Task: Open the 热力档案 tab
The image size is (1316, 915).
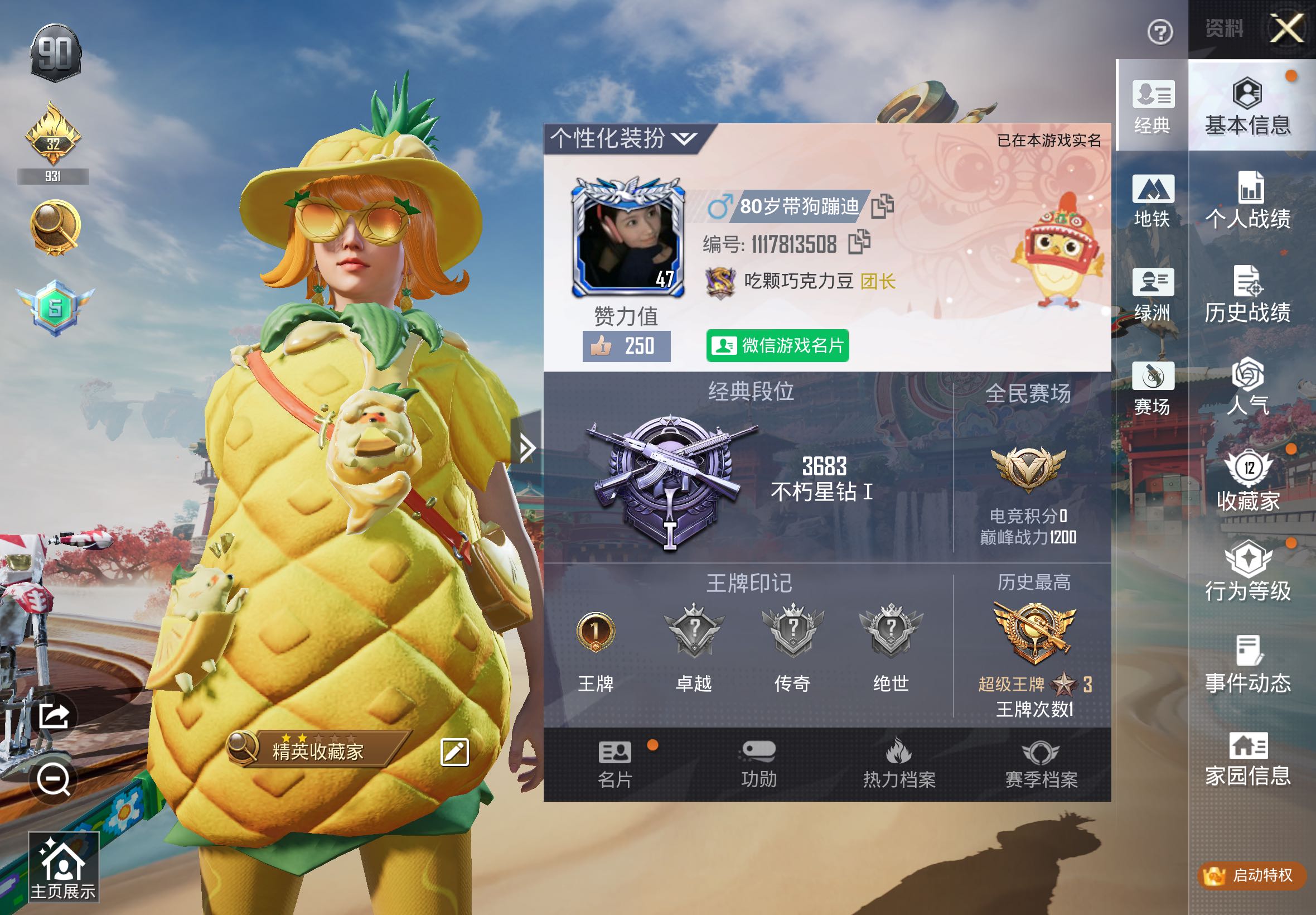Action: pyautogui.click(x=898, y=764)
